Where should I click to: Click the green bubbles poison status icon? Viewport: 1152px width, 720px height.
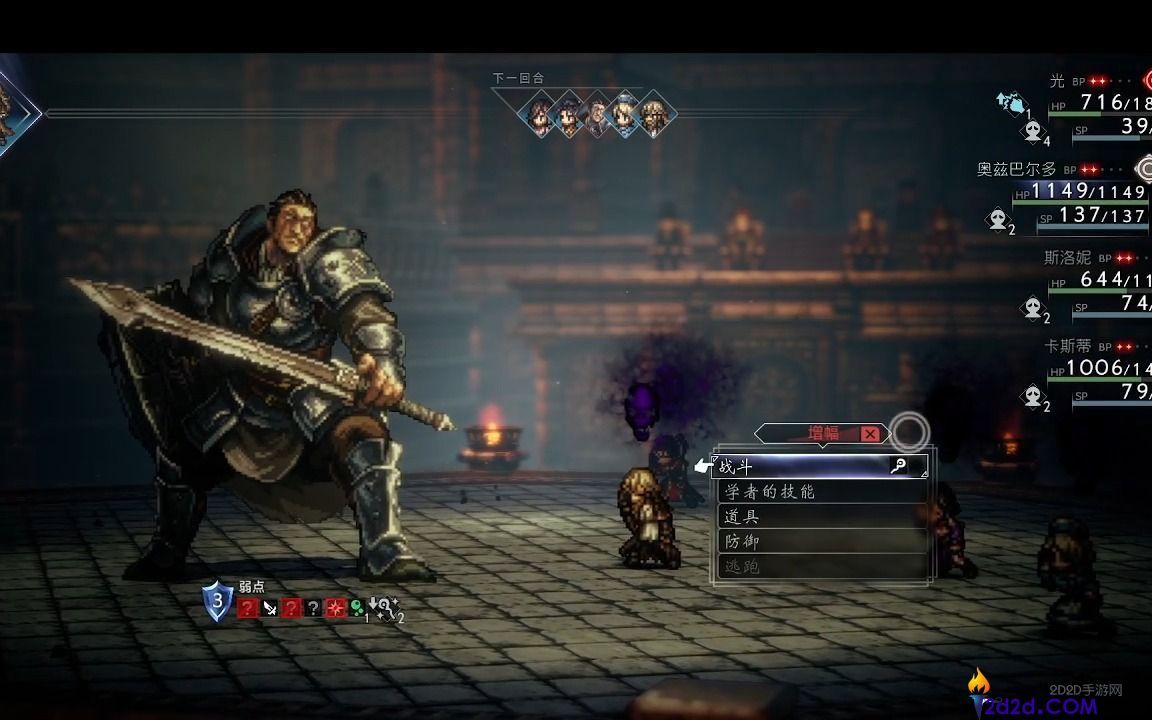point(357,608)
